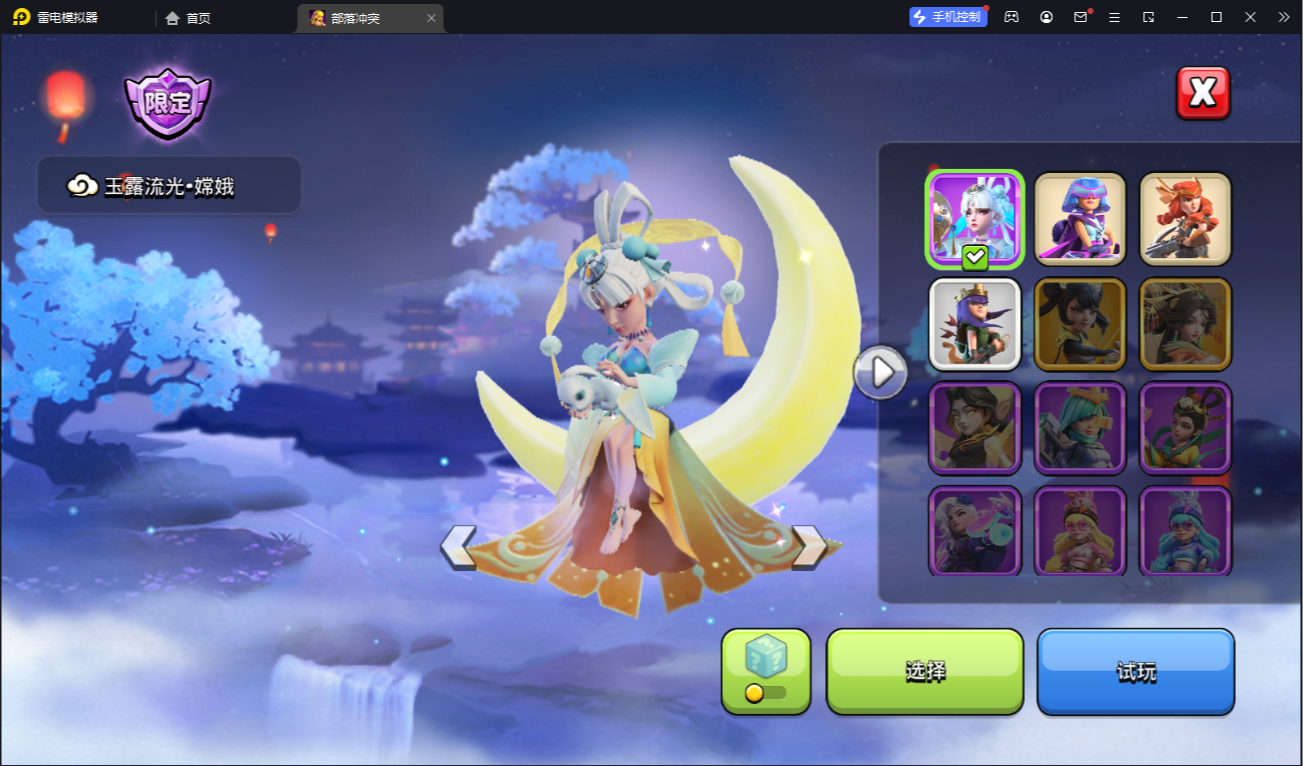Choose the gold-framed skin with black twin buns
The image size is (1303, 766).
click(1080, 324)
